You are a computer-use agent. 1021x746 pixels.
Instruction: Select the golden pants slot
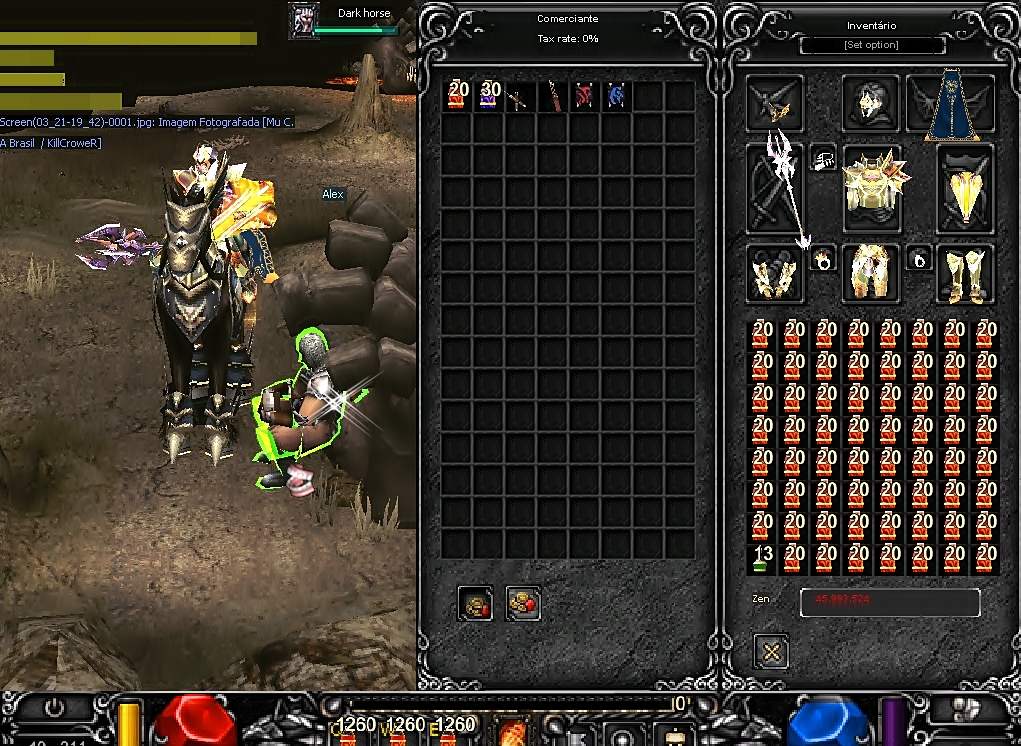[870, 273]
